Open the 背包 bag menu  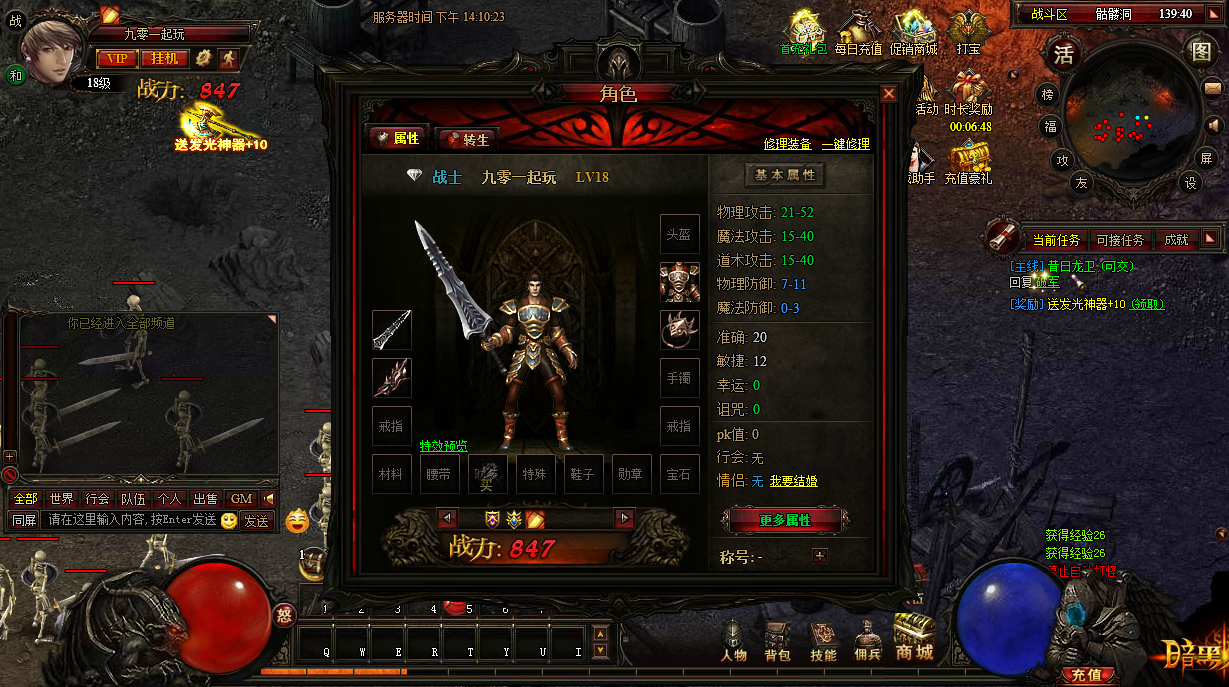click(777, 640)
